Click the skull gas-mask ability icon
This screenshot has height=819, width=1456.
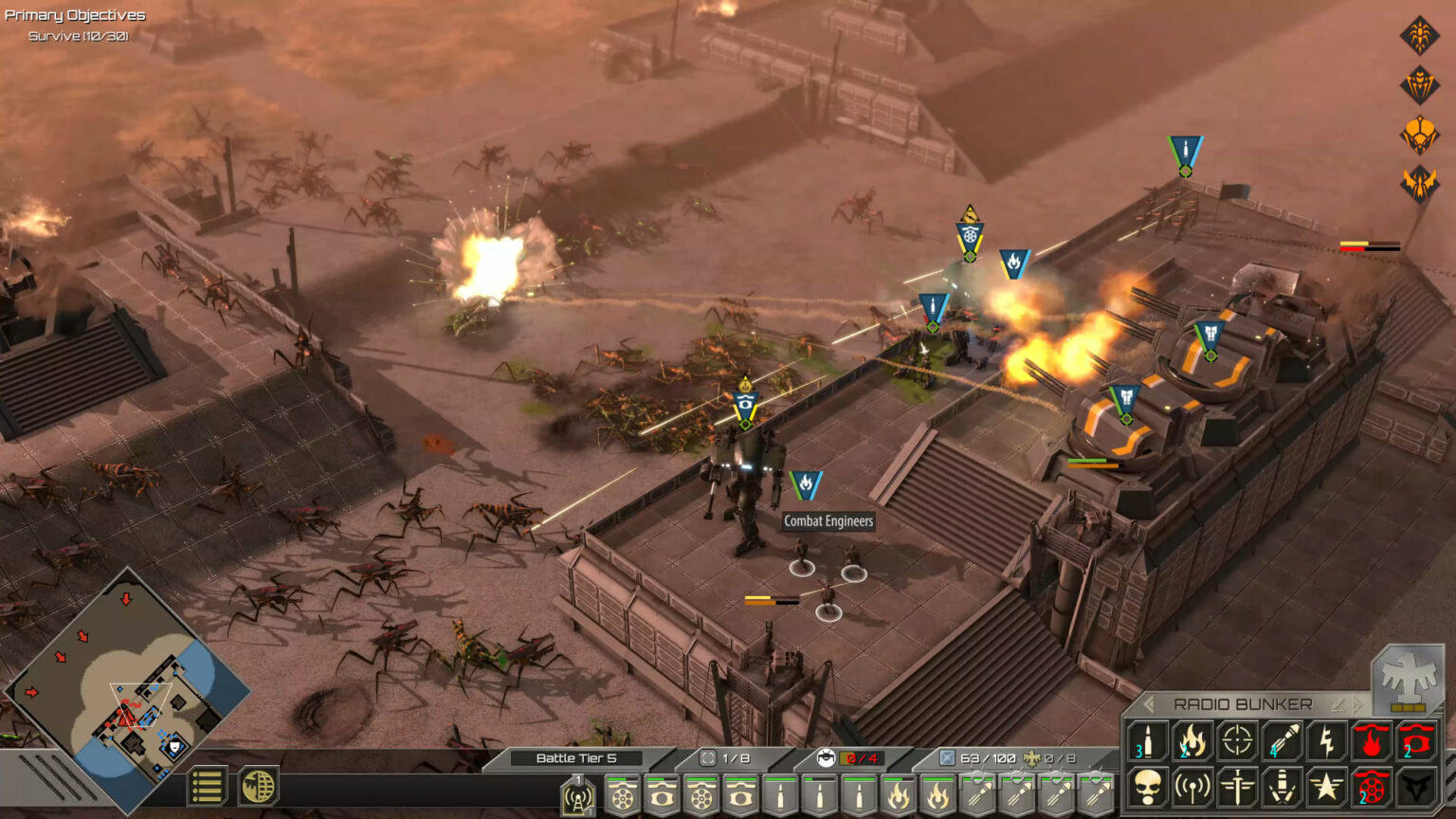[1147, 787]
